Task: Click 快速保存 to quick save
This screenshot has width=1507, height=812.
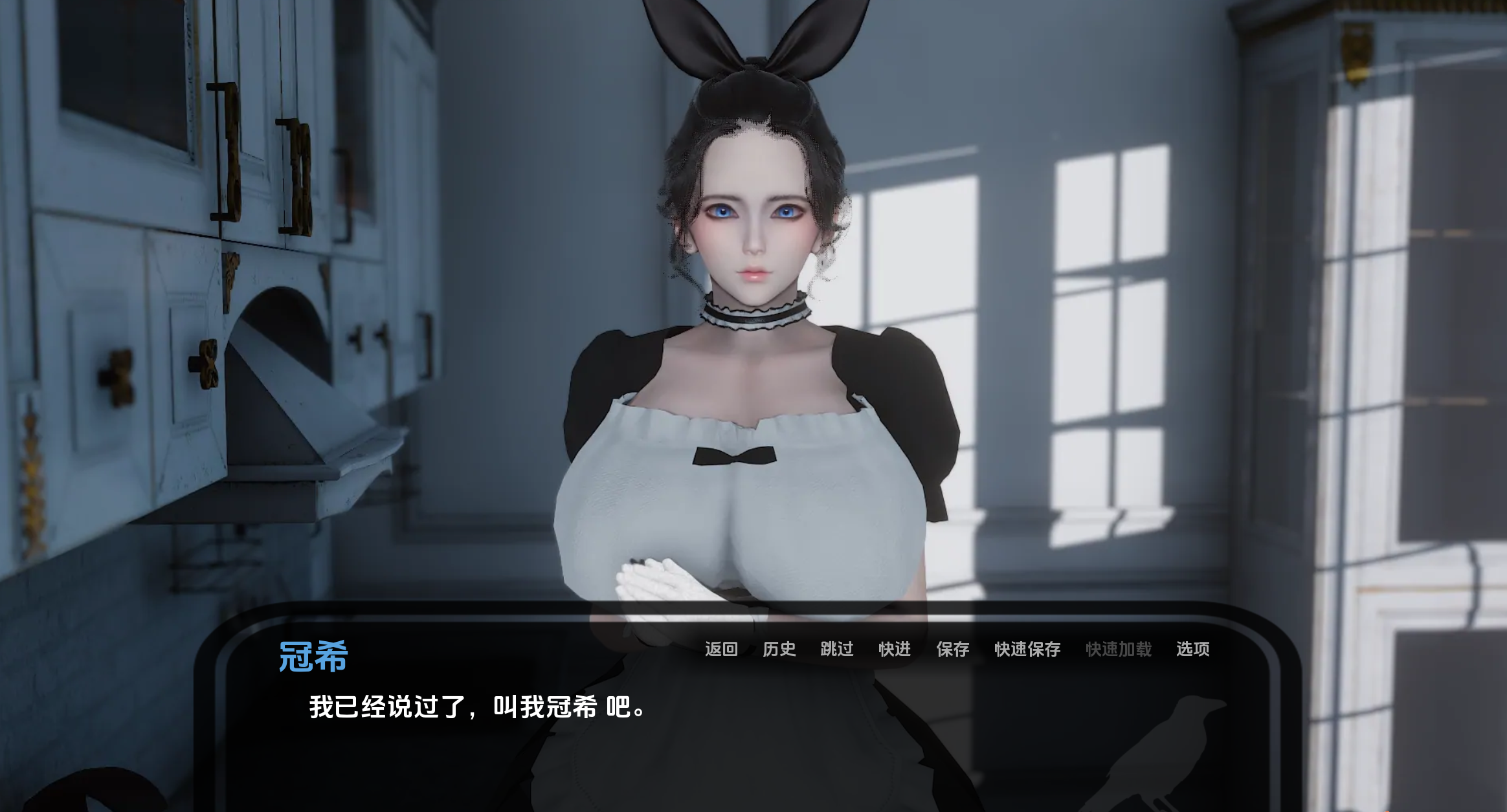Action: click(x=1027, y=649)
